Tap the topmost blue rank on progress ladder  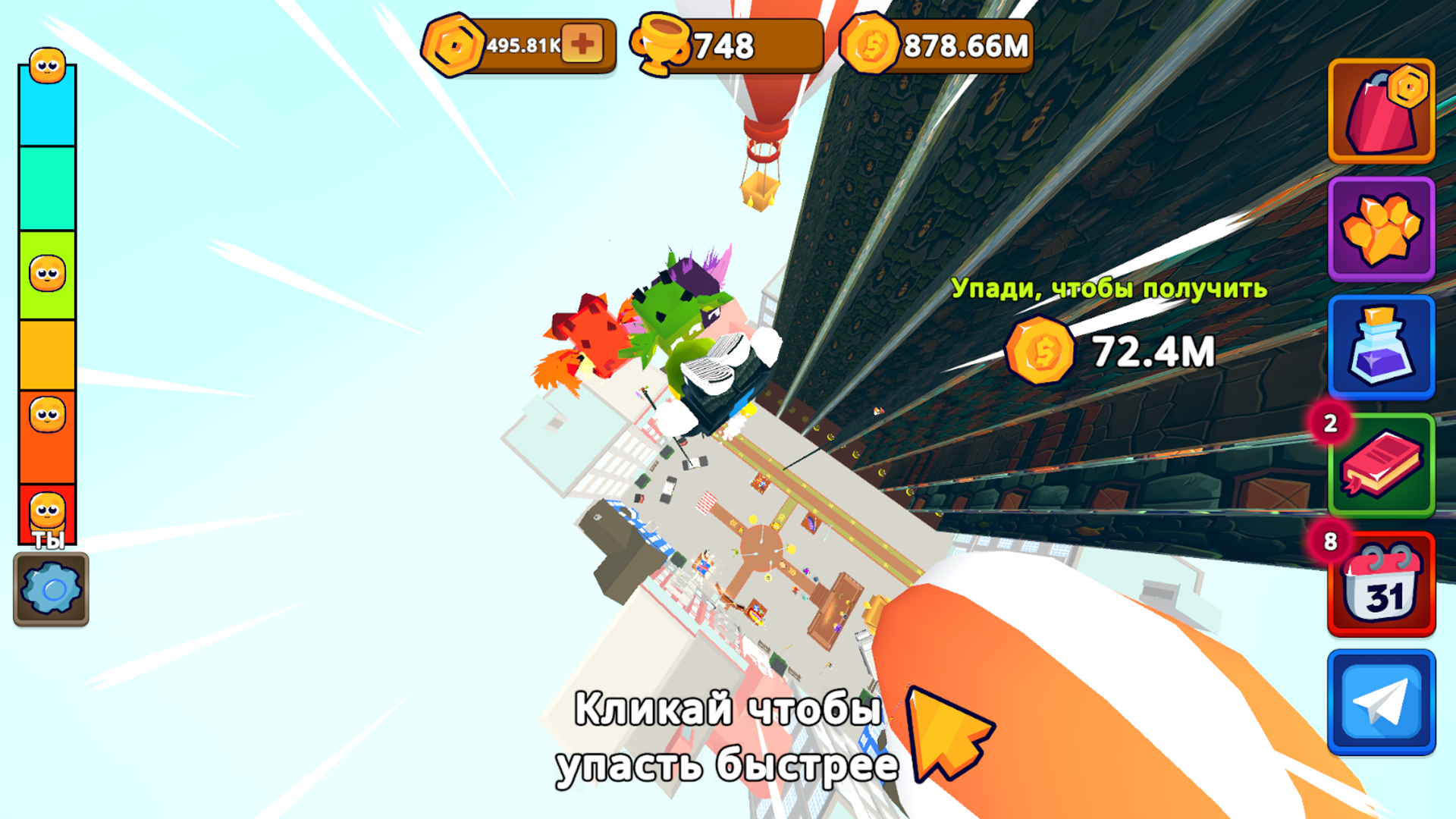tap(45, 106)
